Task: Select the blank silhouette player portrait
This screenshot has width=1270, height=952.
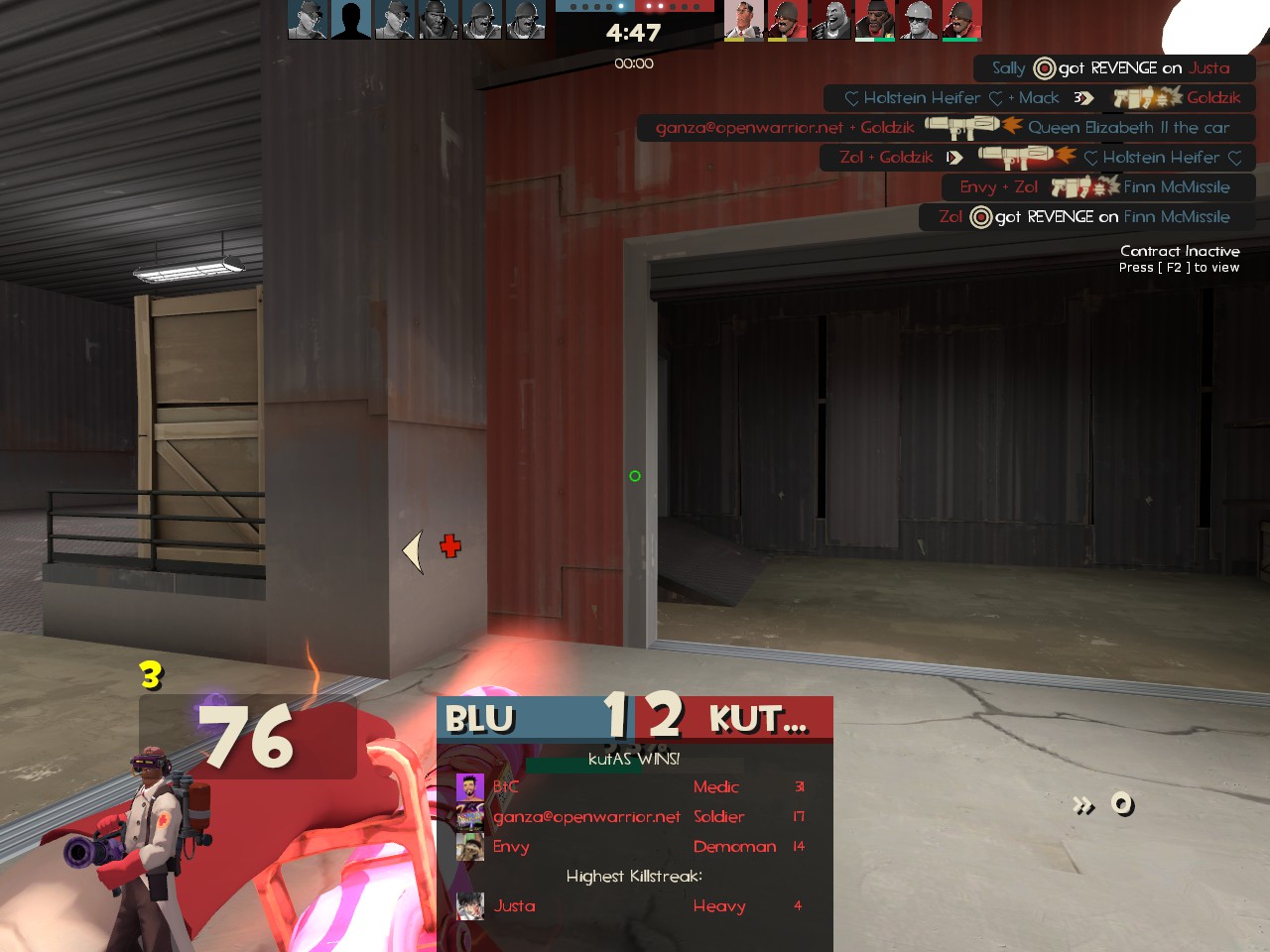Action: pyautogui.click(x=350, y=20)
